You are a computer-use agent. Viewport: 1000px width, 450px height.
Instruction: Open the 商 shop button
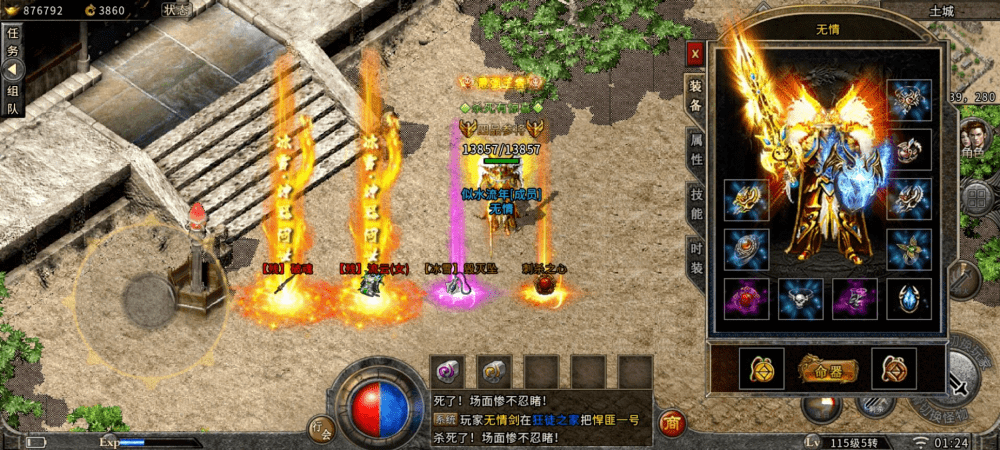[x=673, y=422]
